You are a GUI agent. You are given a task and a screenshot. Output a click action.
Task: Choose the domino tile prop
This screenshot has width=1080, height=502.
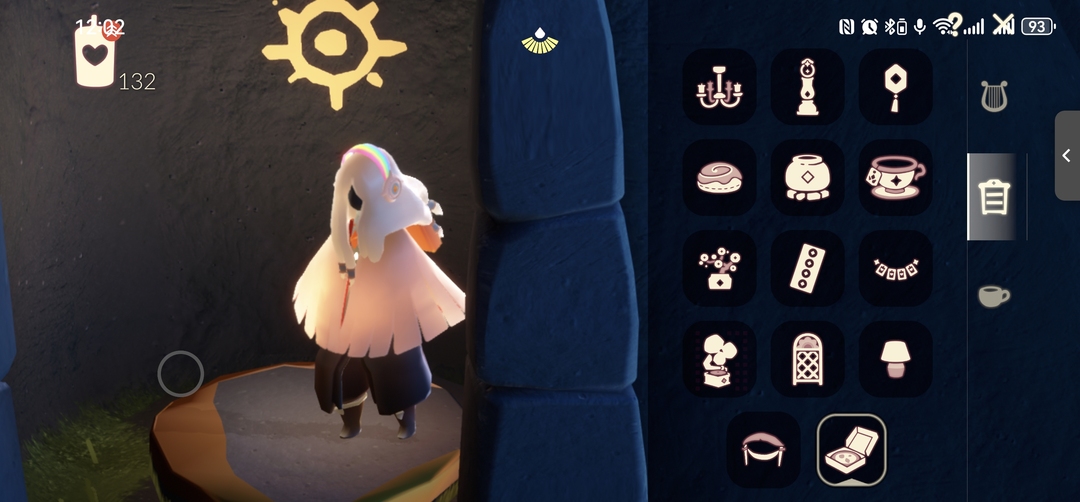(x=807, y=268)
